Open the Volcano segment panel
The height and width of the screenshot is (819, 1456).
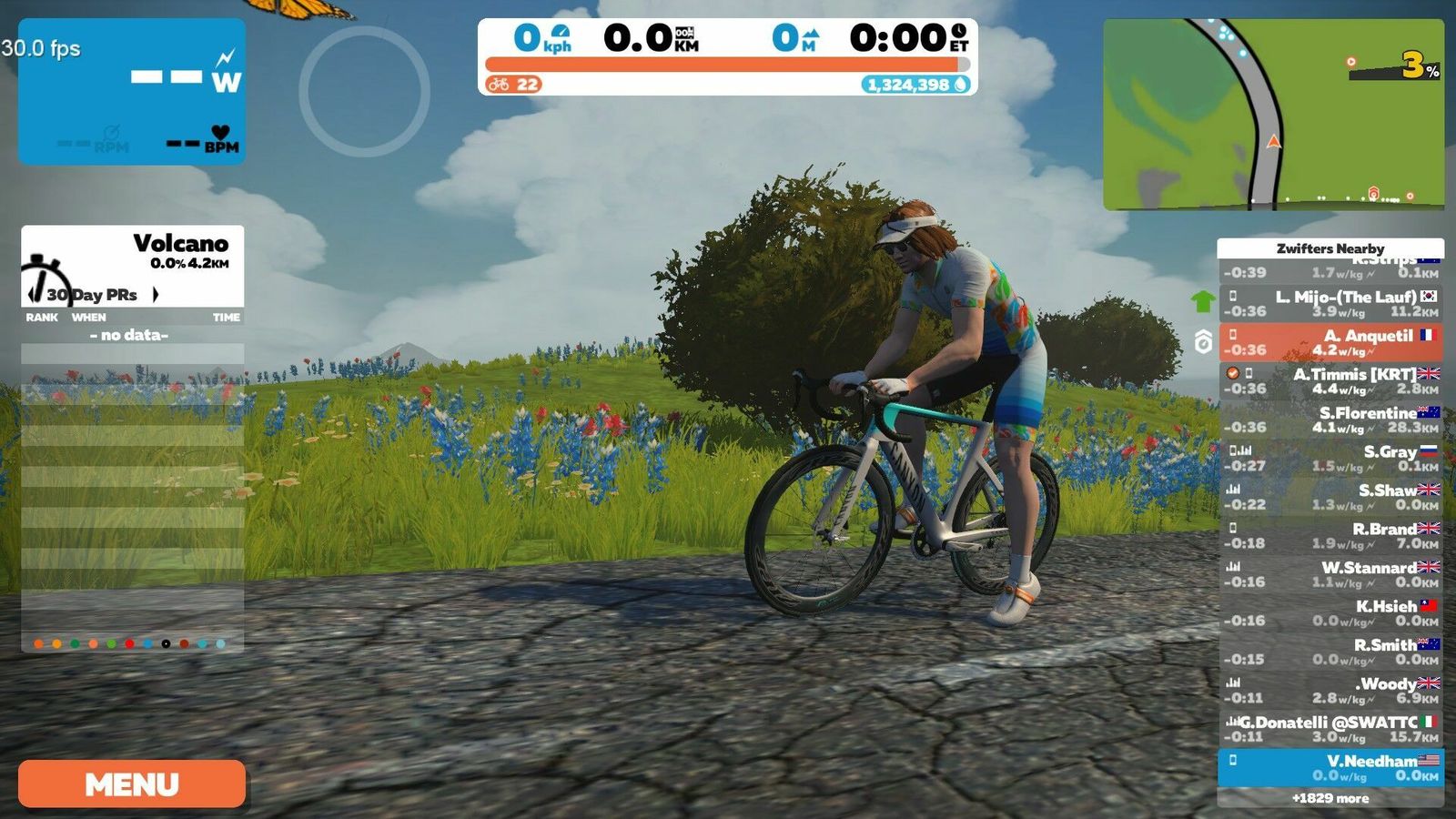pyautogui.click(x=133, y=252)
